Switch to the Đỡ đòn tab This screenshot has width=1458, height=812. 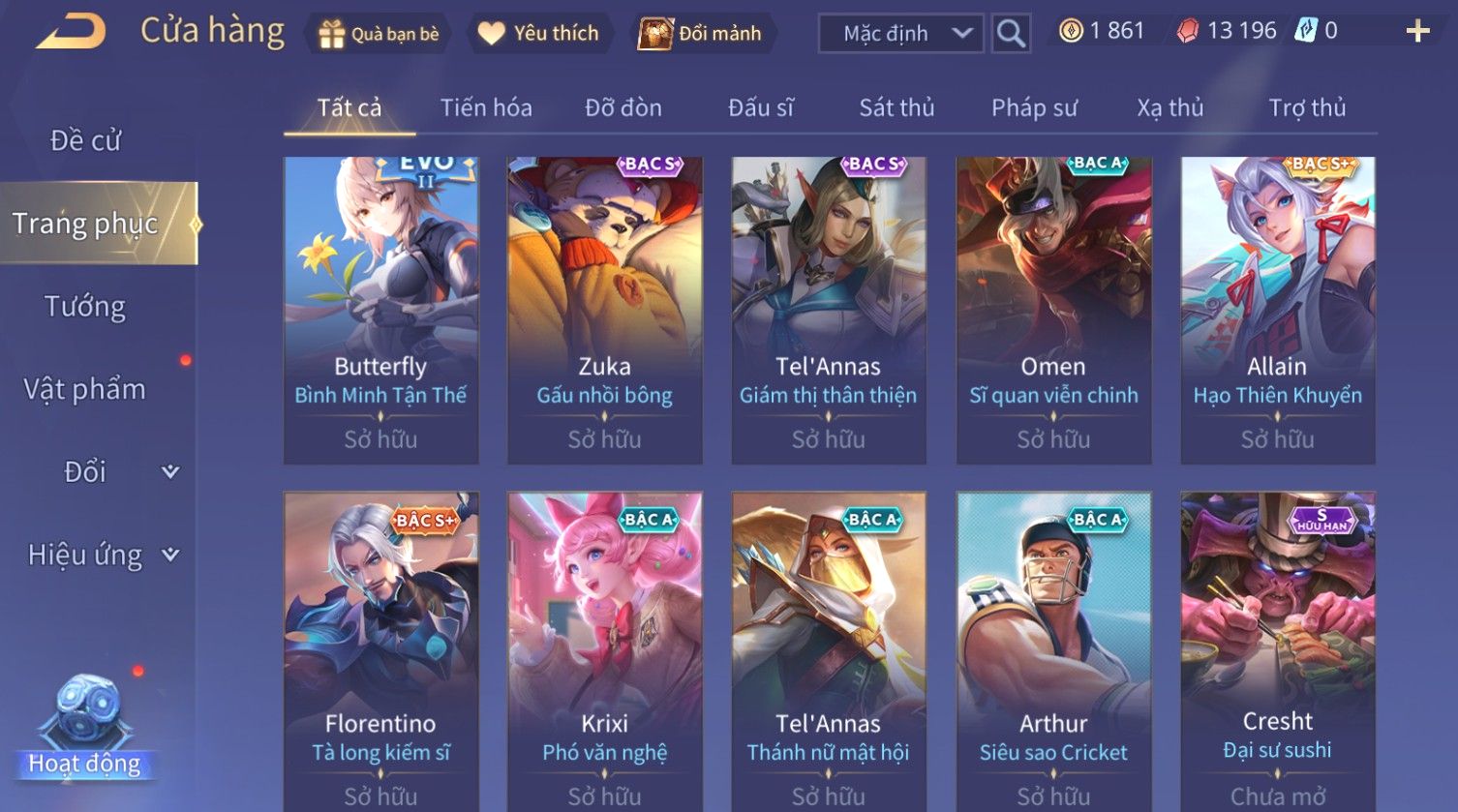pyautogui.click(x=623, y=107)
